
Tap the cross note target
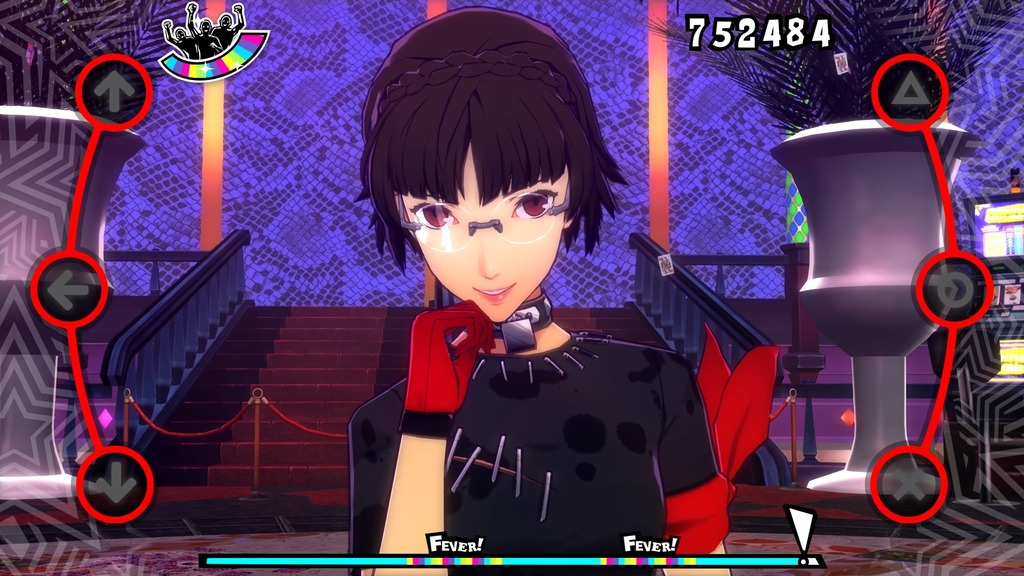(909, 484)
